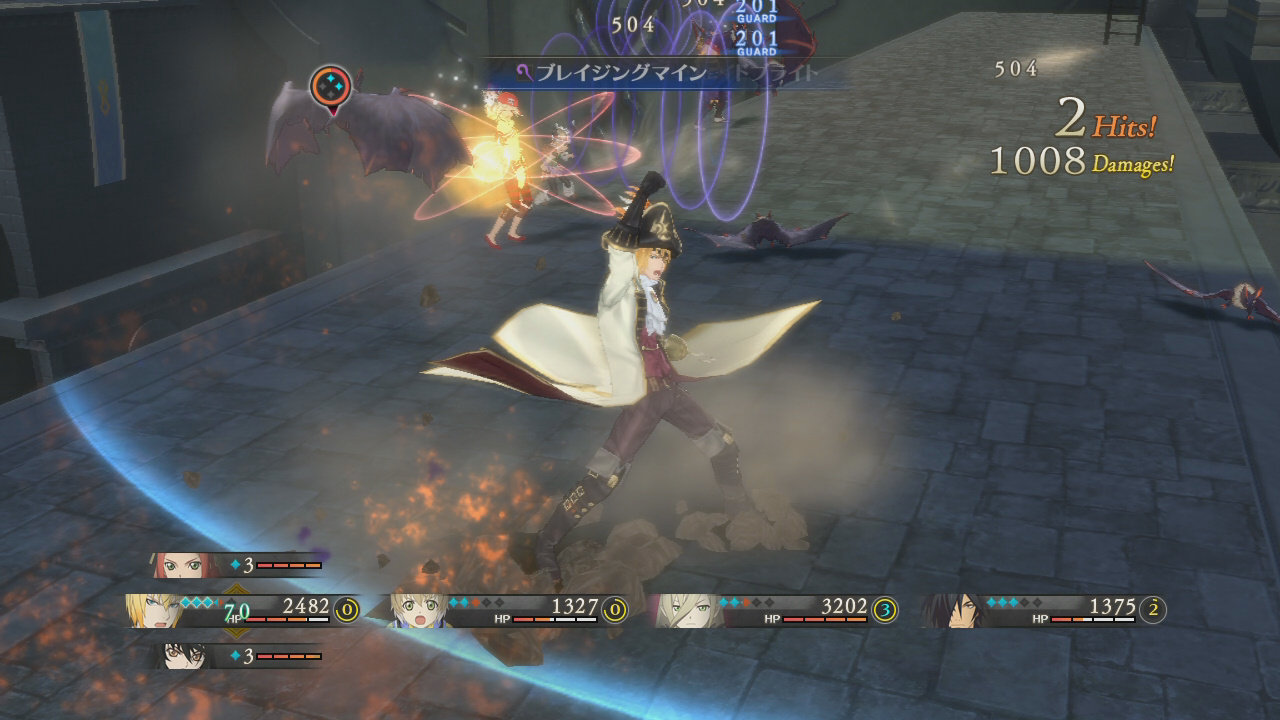Select Rokurou's dark-haired portrait
Screen dimensions: 1280x720
tap(949, 609)
